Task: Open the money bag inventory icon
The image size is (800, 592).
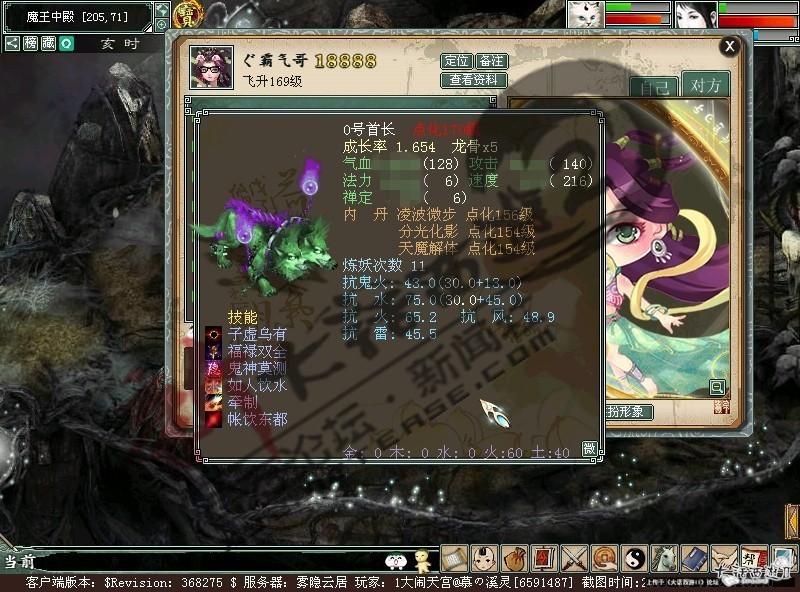Action: (515, 557)
